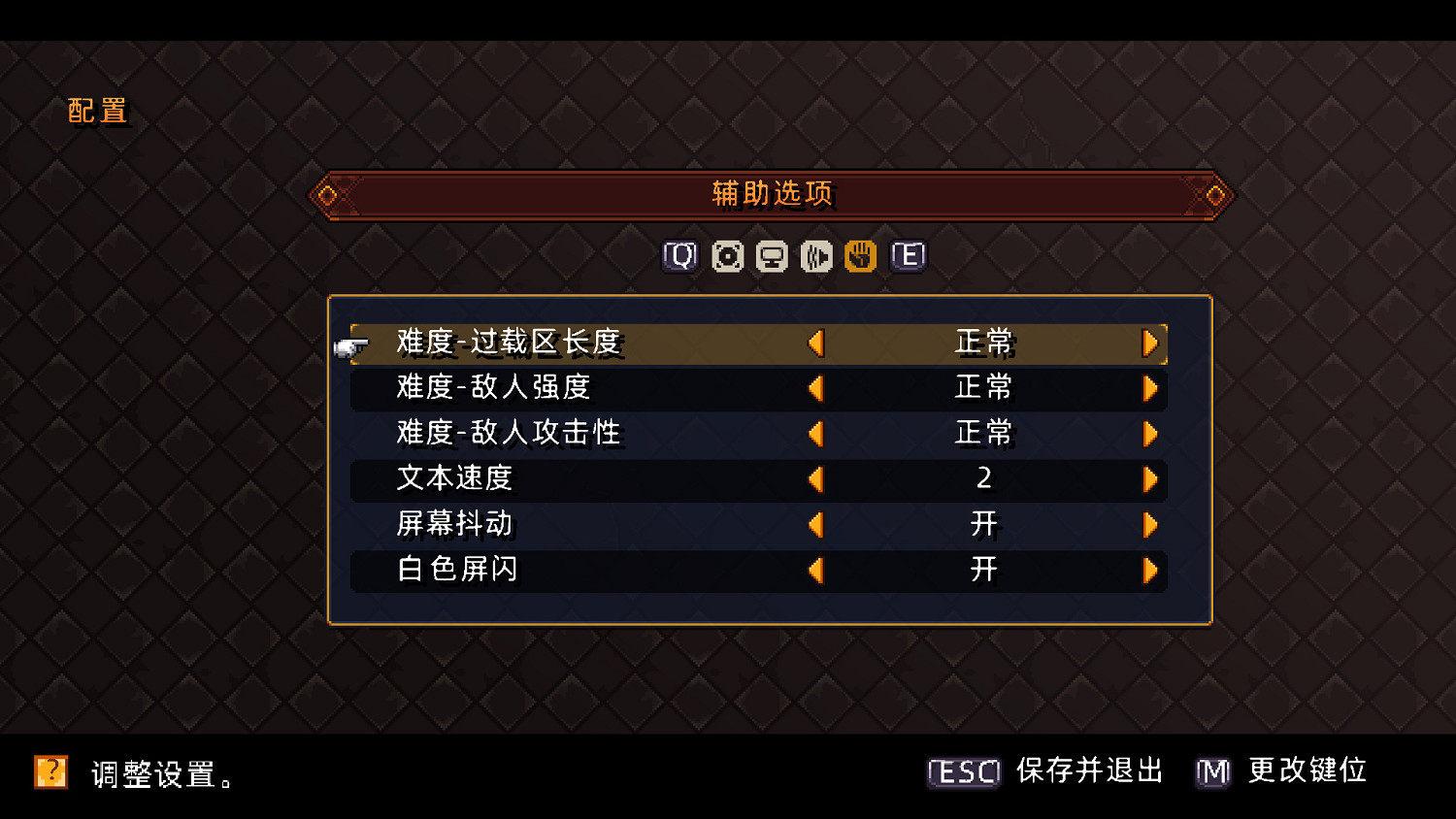The image size is (1456, 819).
Task: Disable 白色屏闪 white flash
Action: click(x=1151, y=571)
